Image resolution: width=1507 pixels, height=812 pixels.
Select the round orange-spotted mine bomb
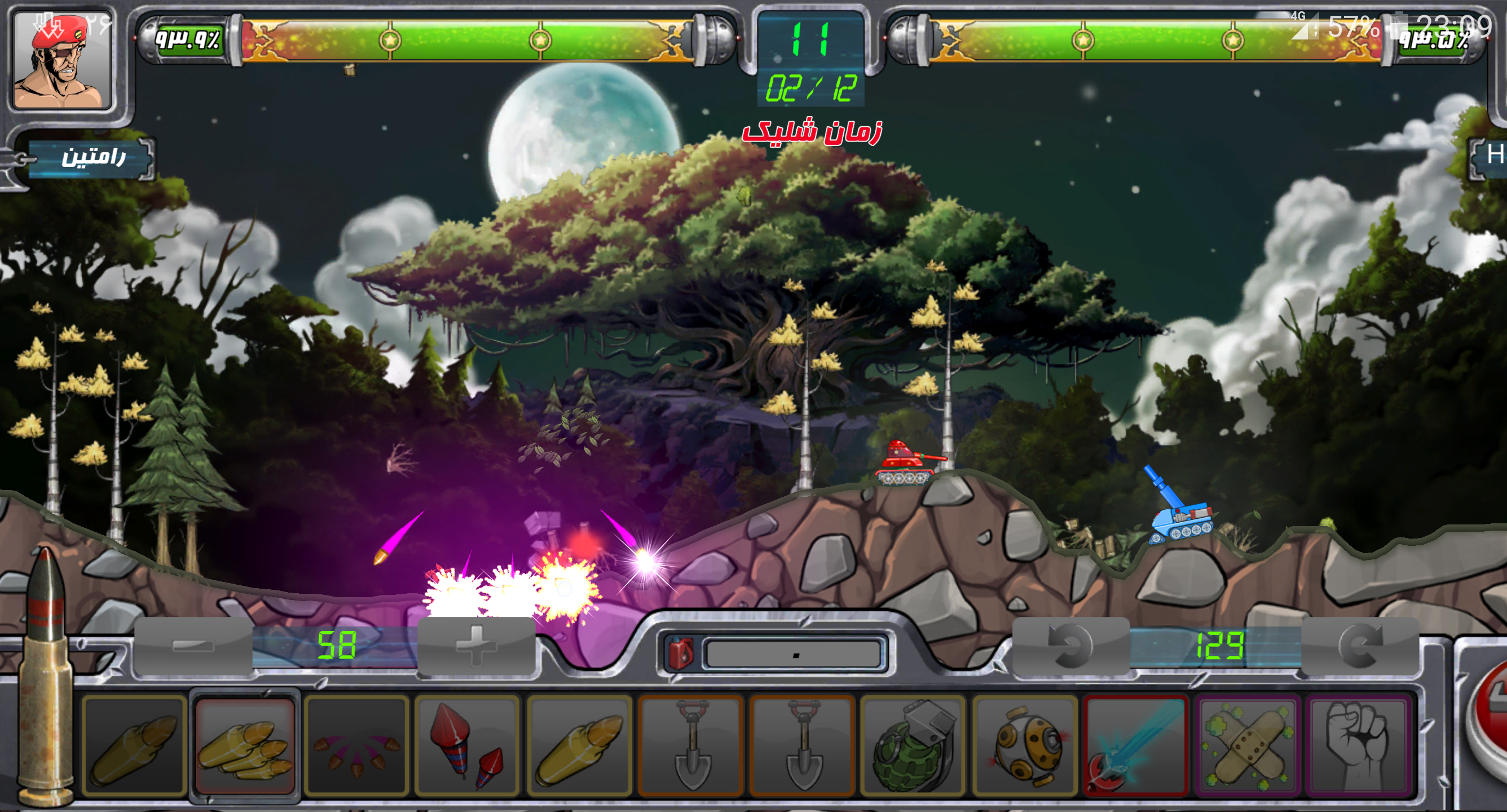(x=1024, y=745)
